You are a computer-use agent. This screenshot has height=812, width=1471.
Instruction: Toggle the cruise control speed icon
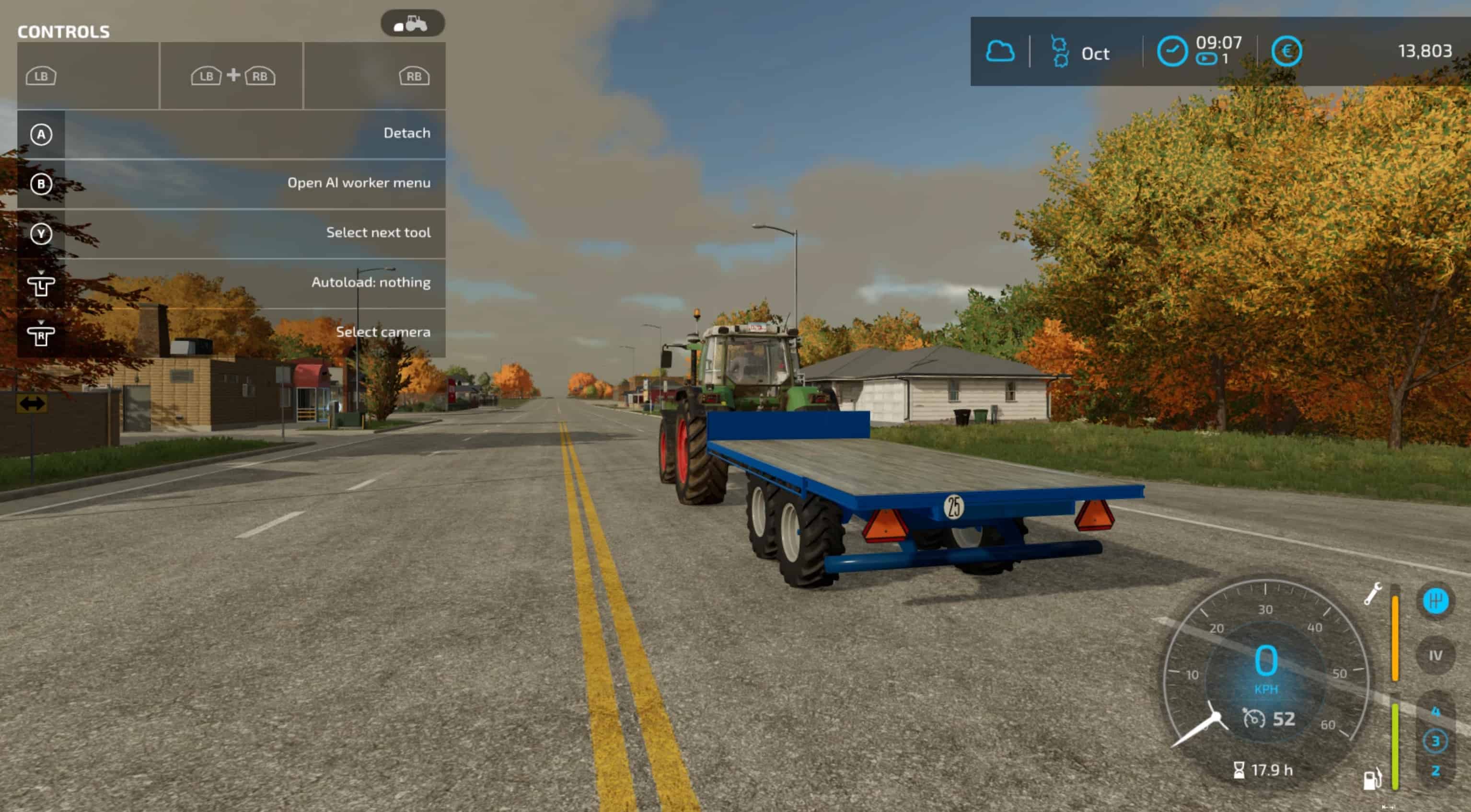(1254, 719)
